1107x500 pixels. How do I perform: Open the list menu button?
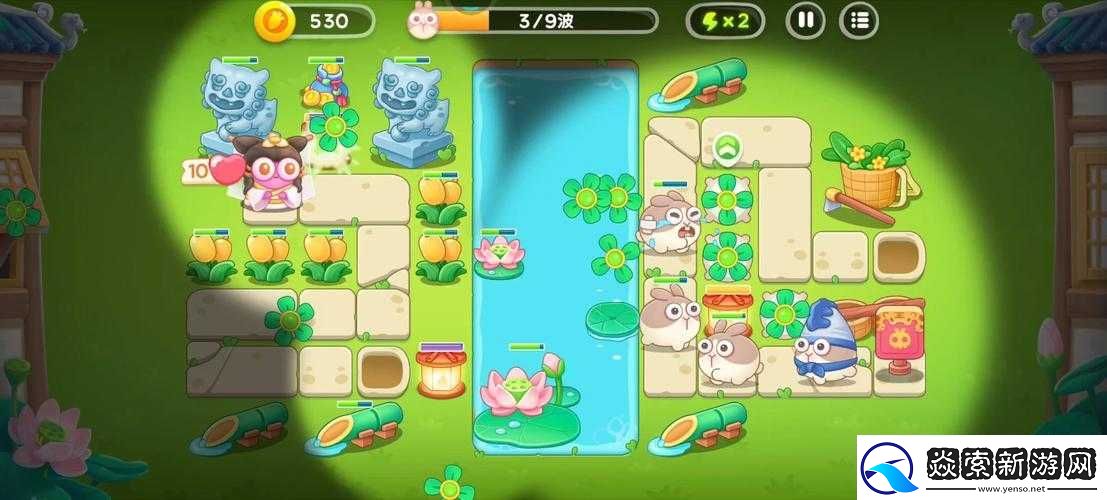coord(858,20)
